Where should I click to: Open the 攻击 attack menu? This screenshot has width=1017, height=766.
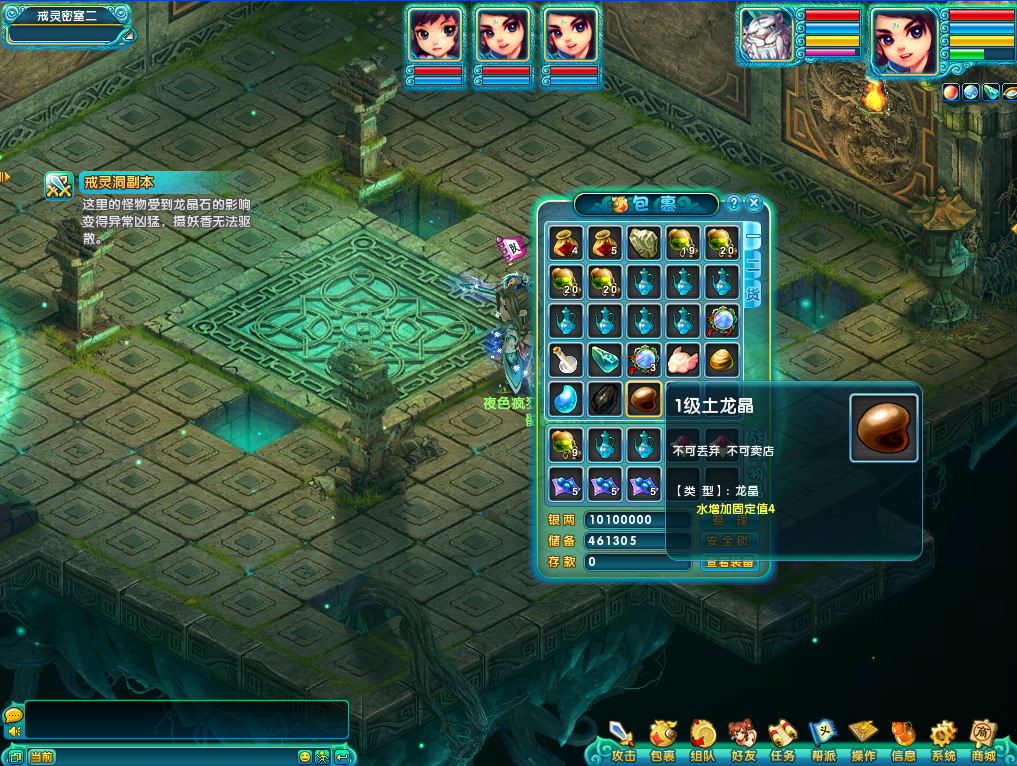623,741
